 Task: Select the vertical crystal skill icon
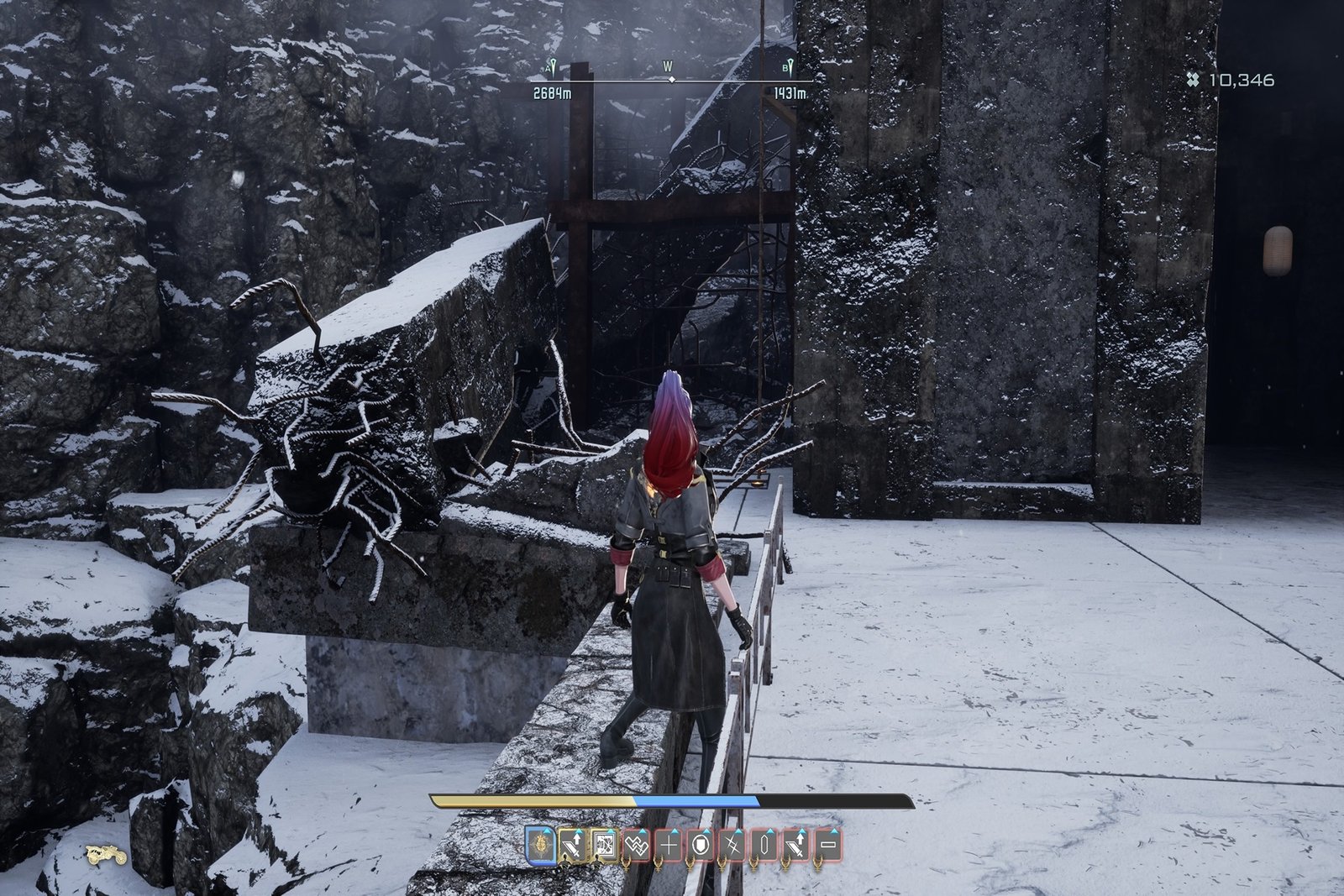point(764,843)
